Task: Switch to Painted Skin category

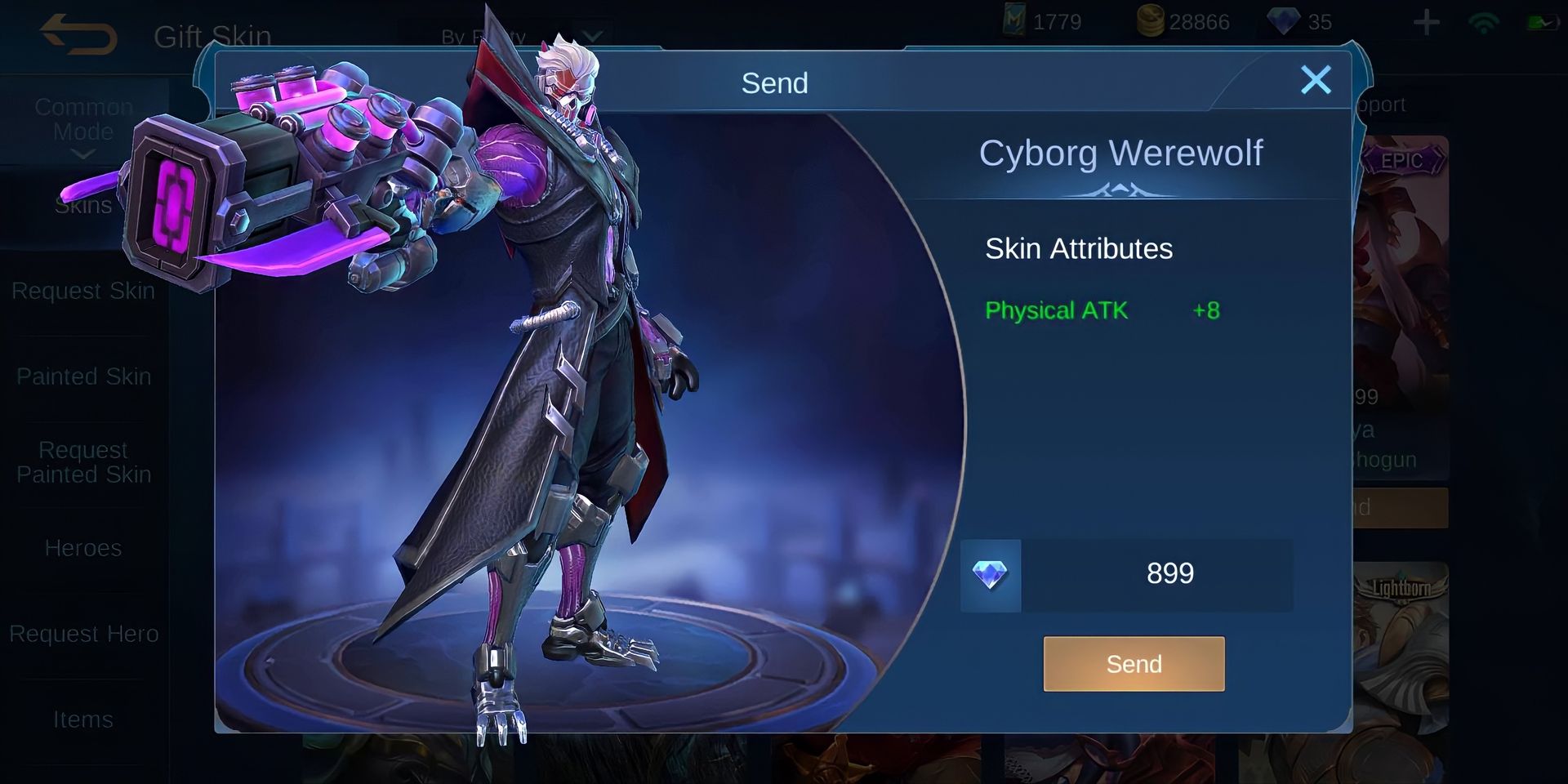Action: 83,376
